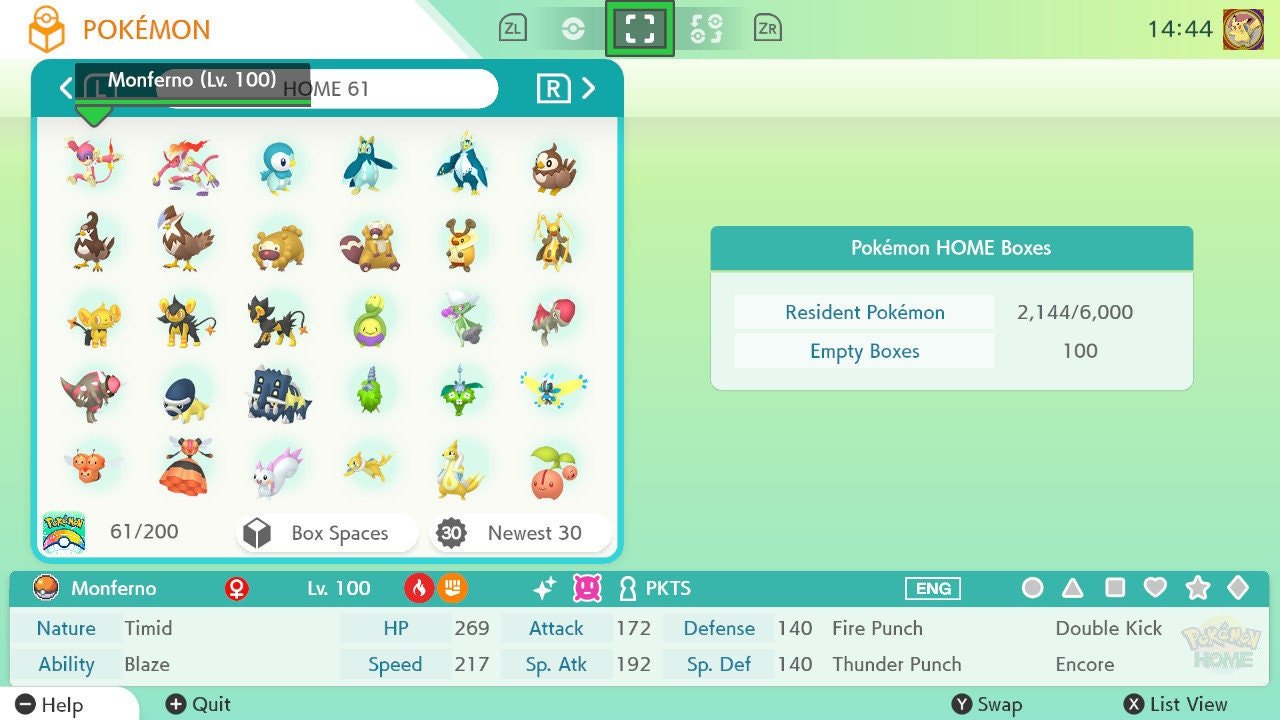1280x720 pixels.
Task: Select the Resident Pokémon tab
Action: tap(863, 312)
